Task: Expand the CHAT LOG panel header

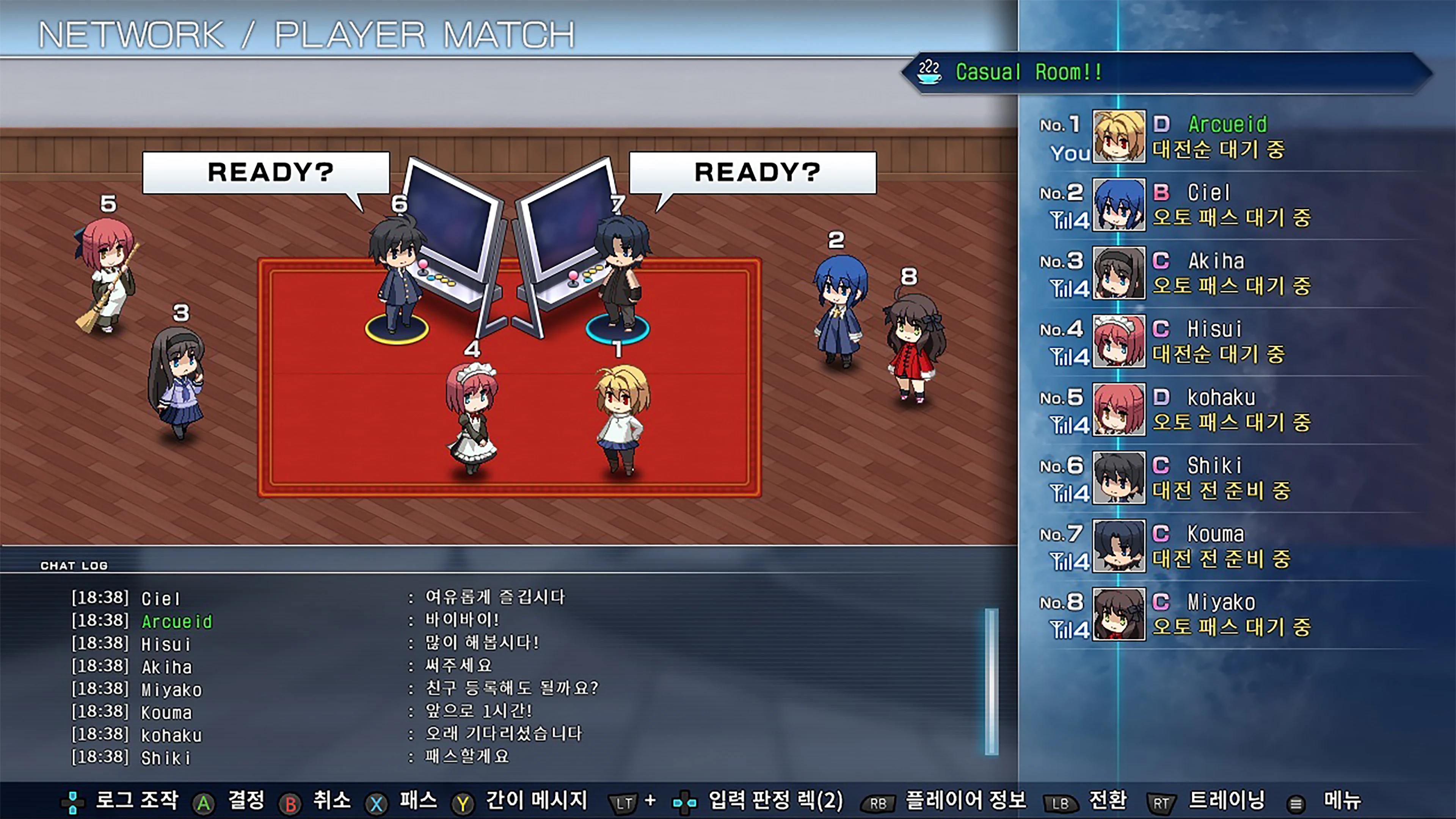Action: pyautogui.click(x=74, y=565)
